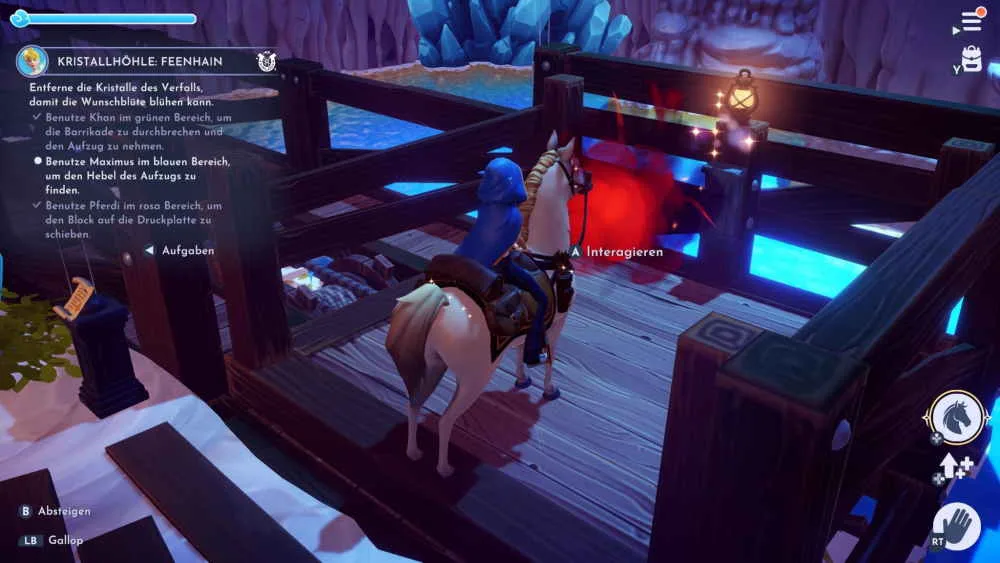Activate the horse head mount ability
1000x563 pixels.
[955, 417]
